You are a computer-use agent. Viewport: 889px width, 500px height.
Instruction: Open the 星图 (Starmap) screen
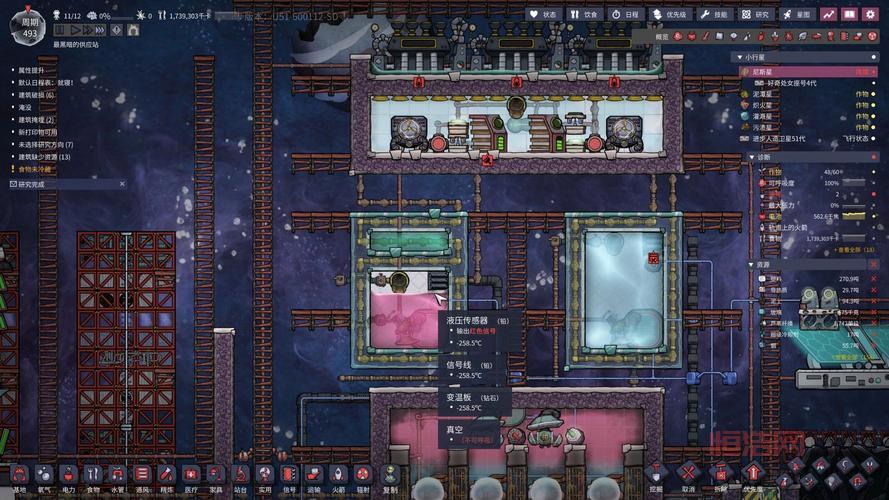point(797,14)
